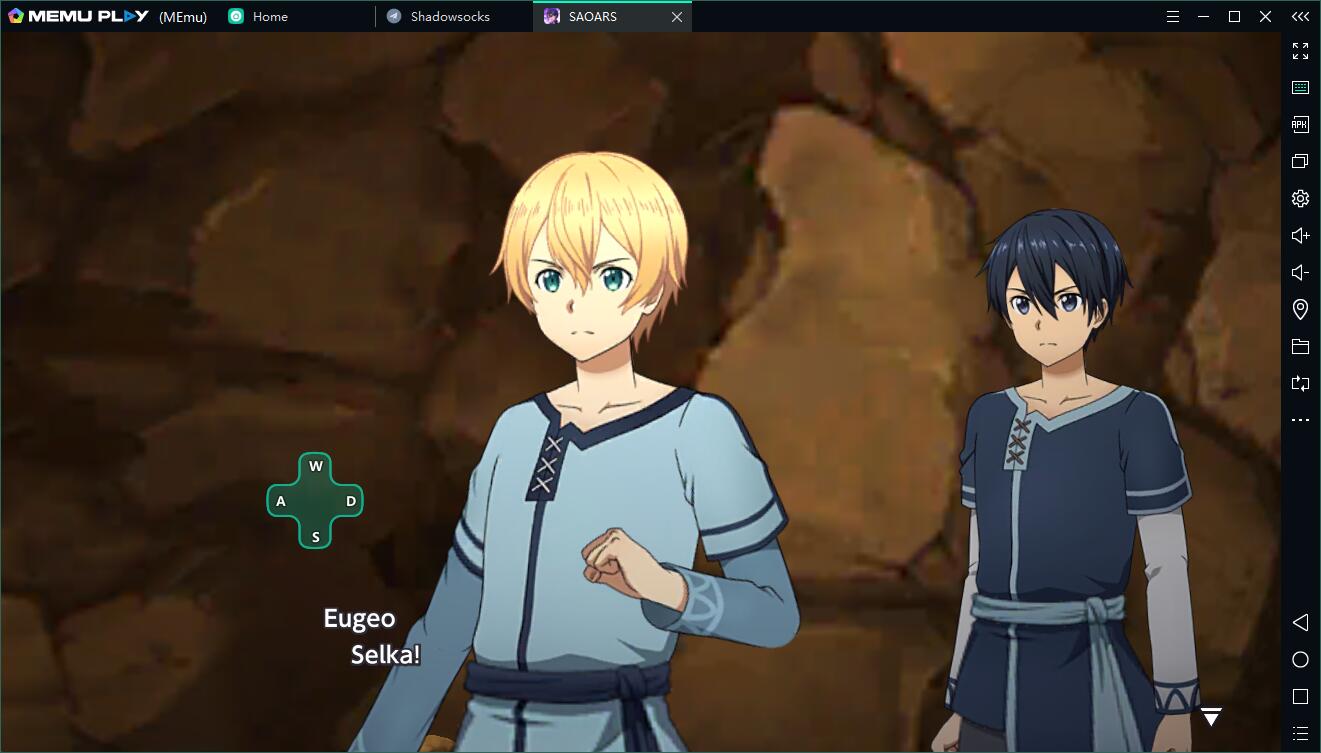Rotate the emulator screen
The image size is (1321, 753).
1300,383
